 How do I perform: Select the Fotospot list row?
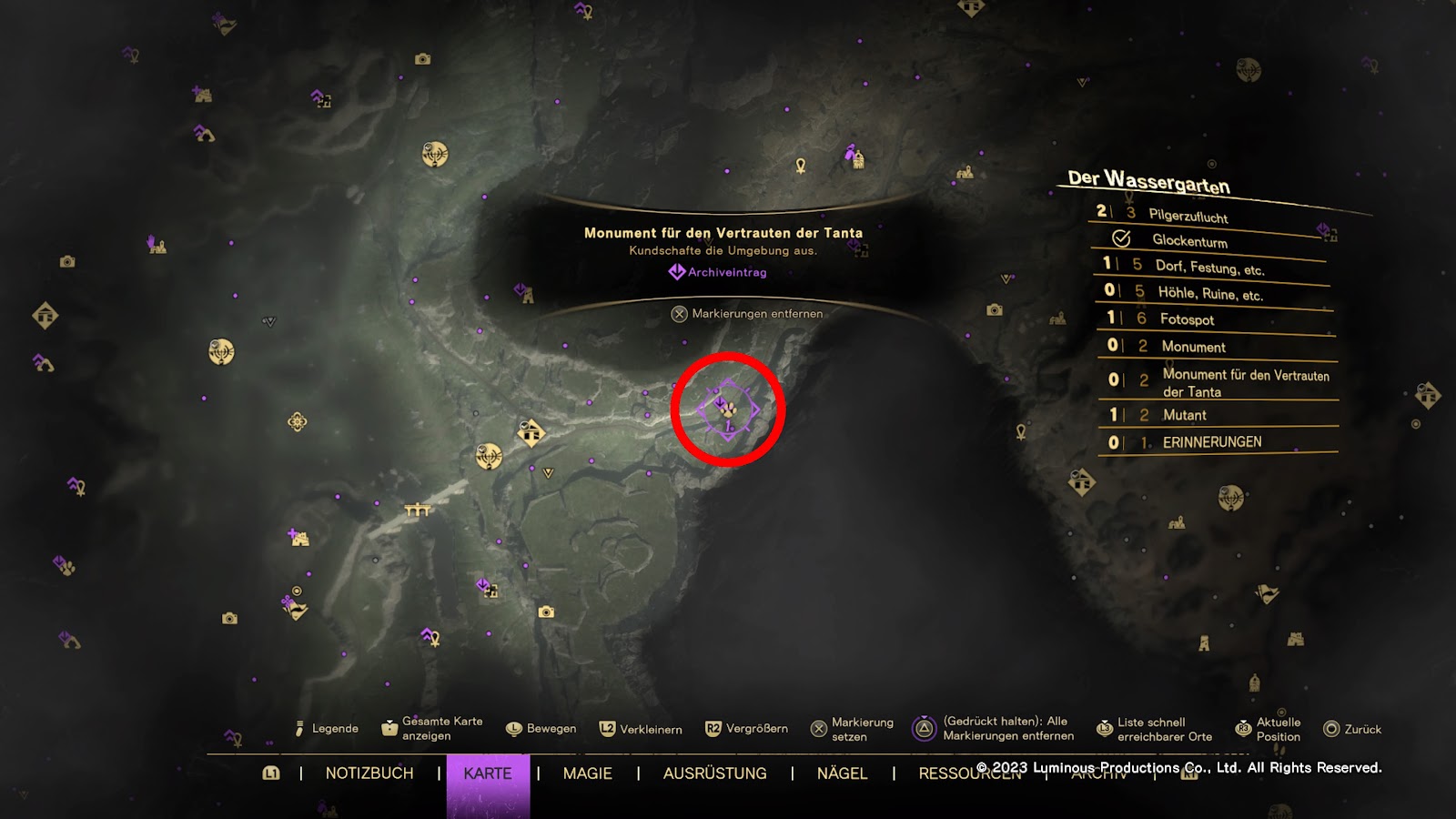click(x=1187, y=319)
